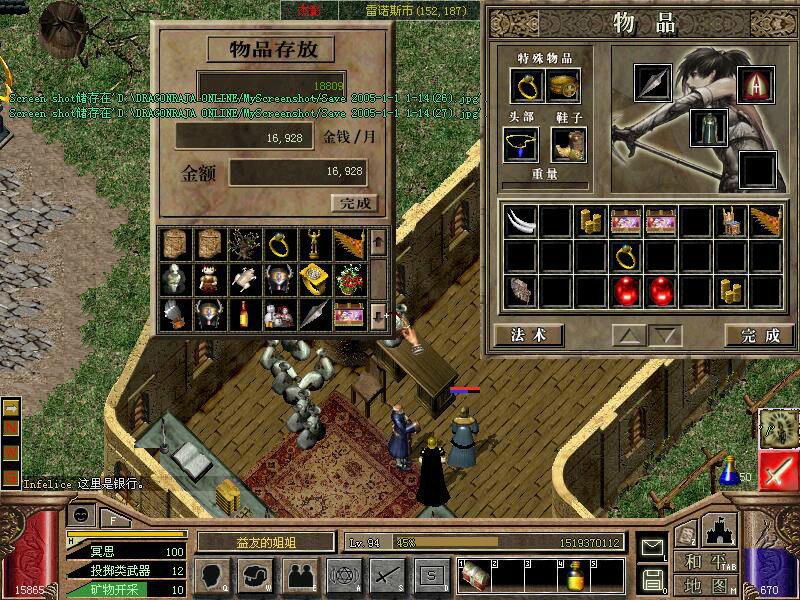The width and height of the screenshot is (800, 600).
Task: Click 完成 in the item storage panel
Action: 354,203
